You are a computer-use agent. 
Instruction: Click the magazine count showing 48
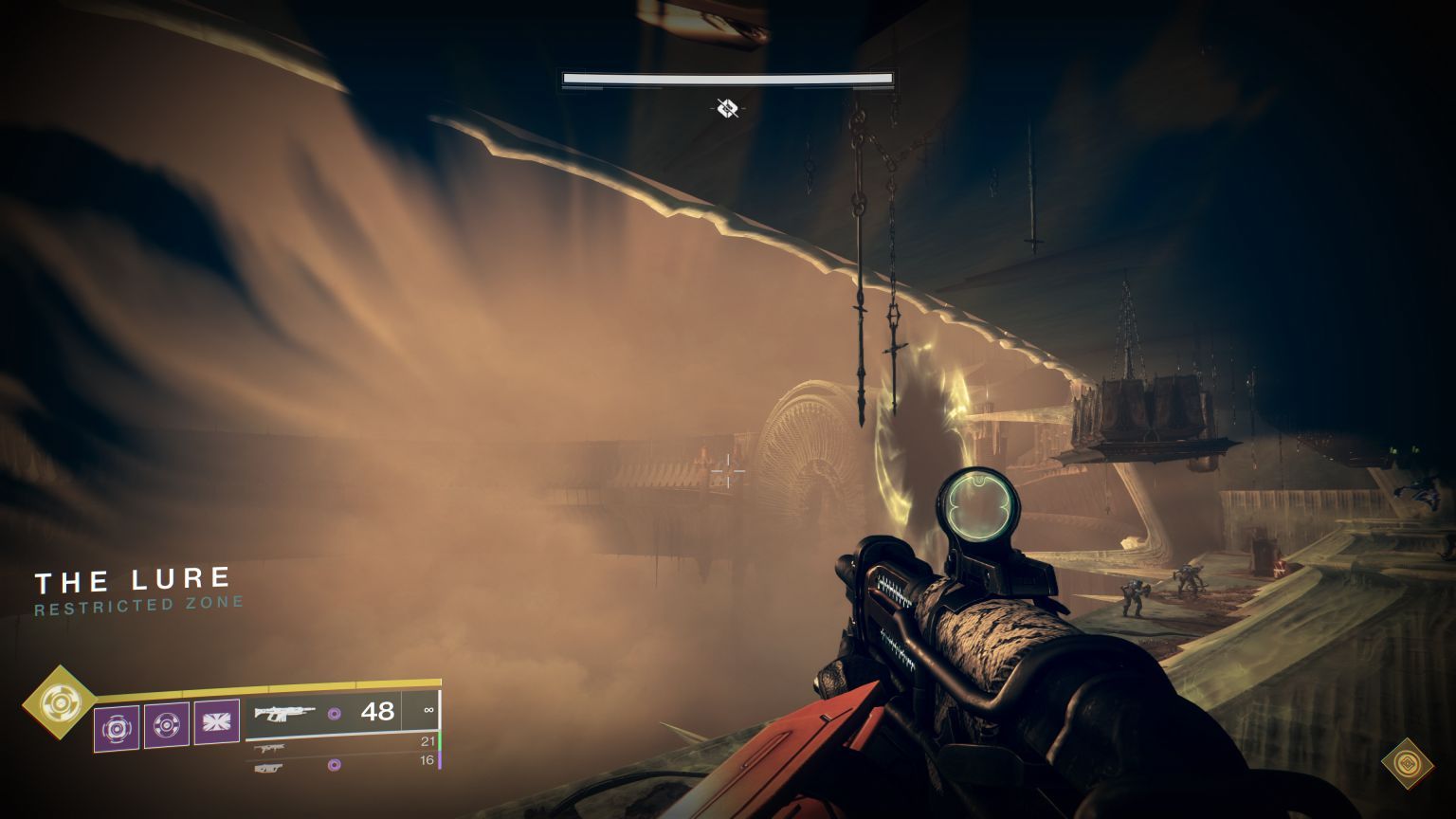378,711
